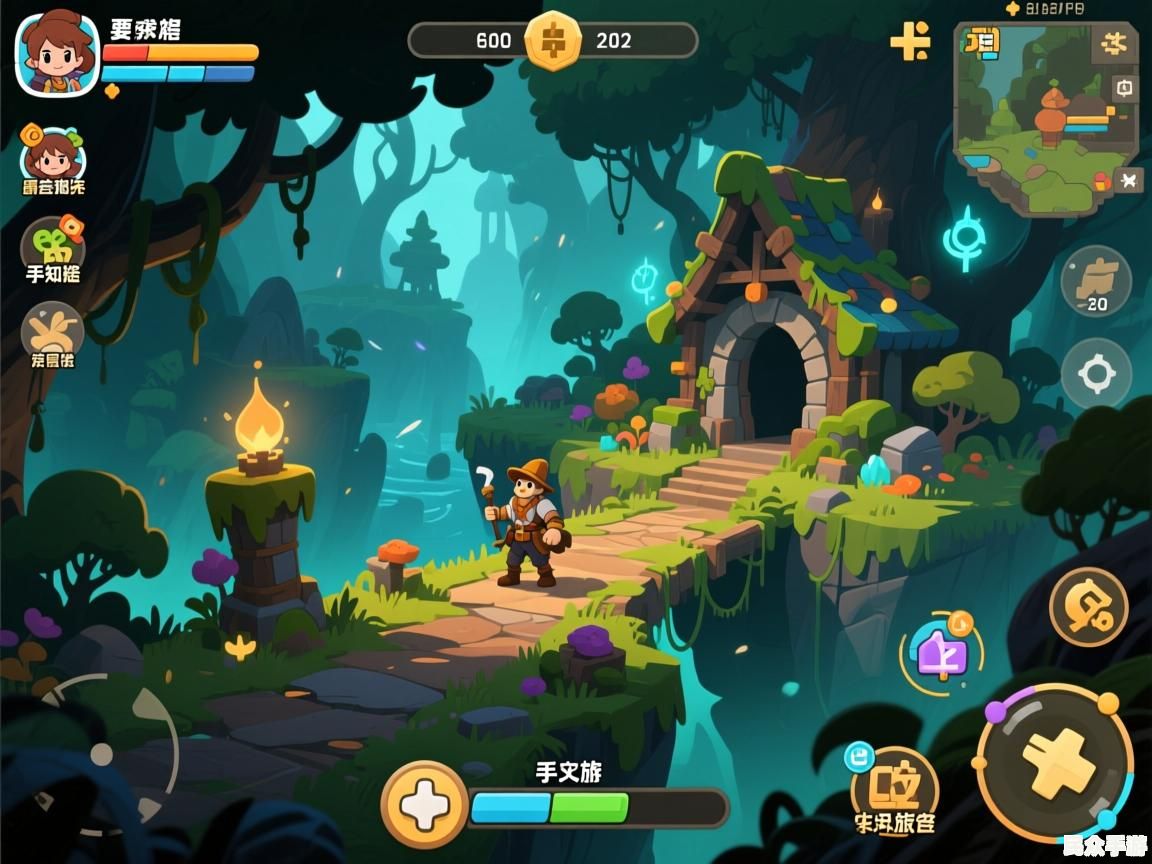1152x864 pixels.
Task: Tap the large yellow cross attack button
Action: pos(1057,762)
